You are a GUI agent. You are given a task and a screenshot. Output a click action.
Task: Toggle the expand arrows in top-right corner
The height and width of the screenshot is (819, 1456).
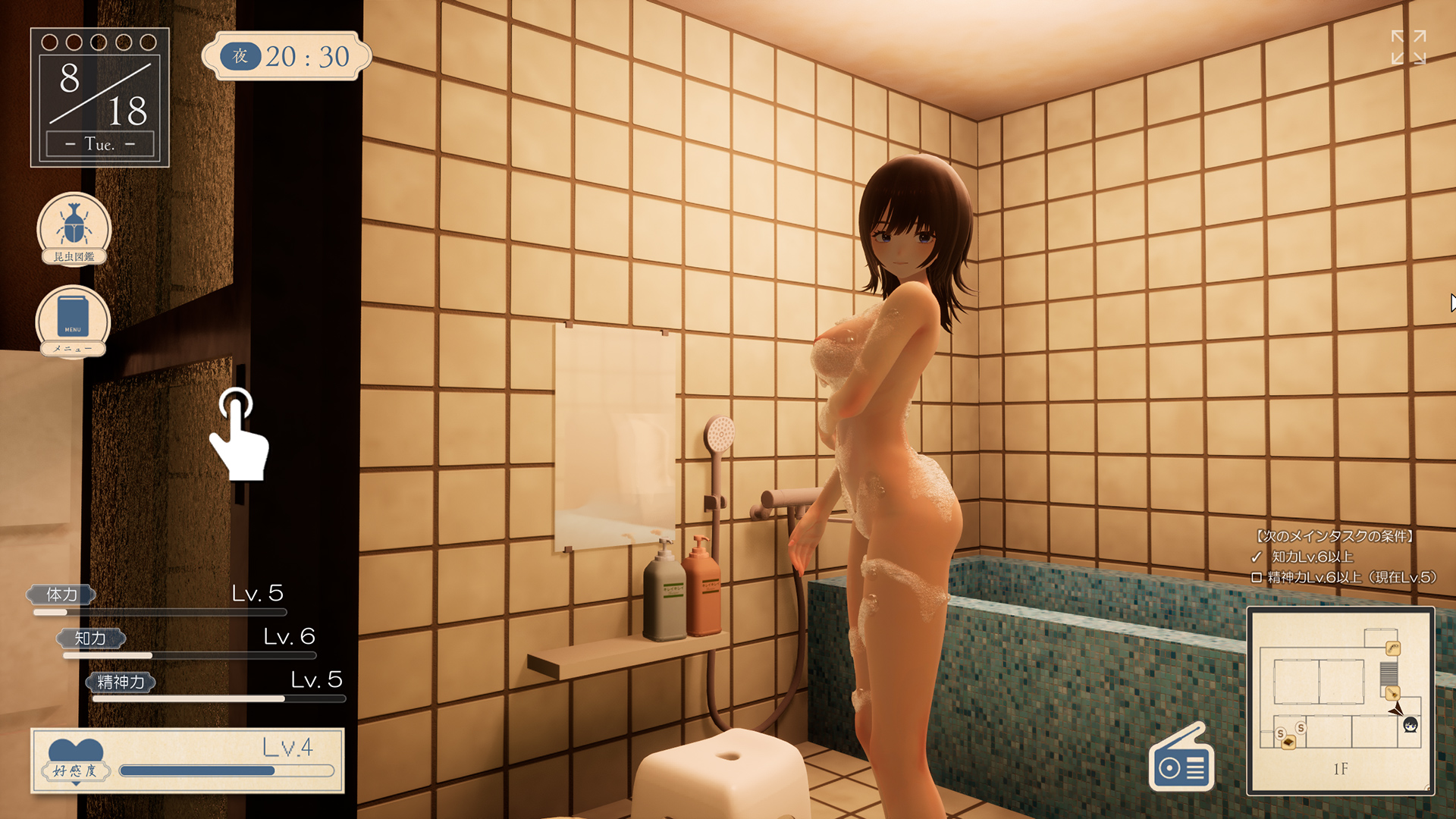tap(1408, 47)
